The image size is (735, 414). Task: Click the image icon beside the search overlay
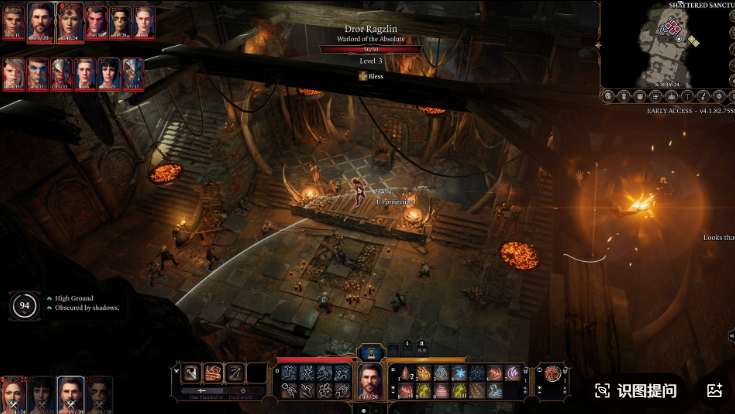[714, 390]
